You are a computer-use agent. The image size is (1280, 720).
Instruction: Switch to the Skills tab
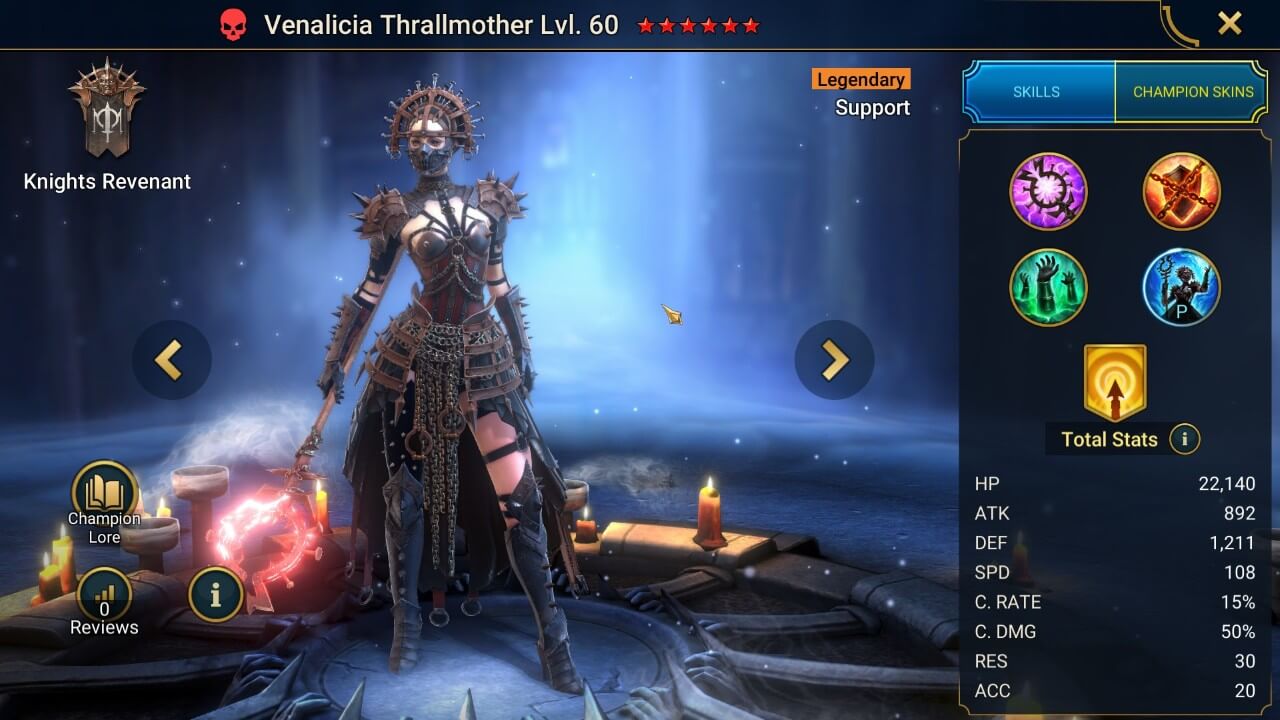tap(1038, 91)
